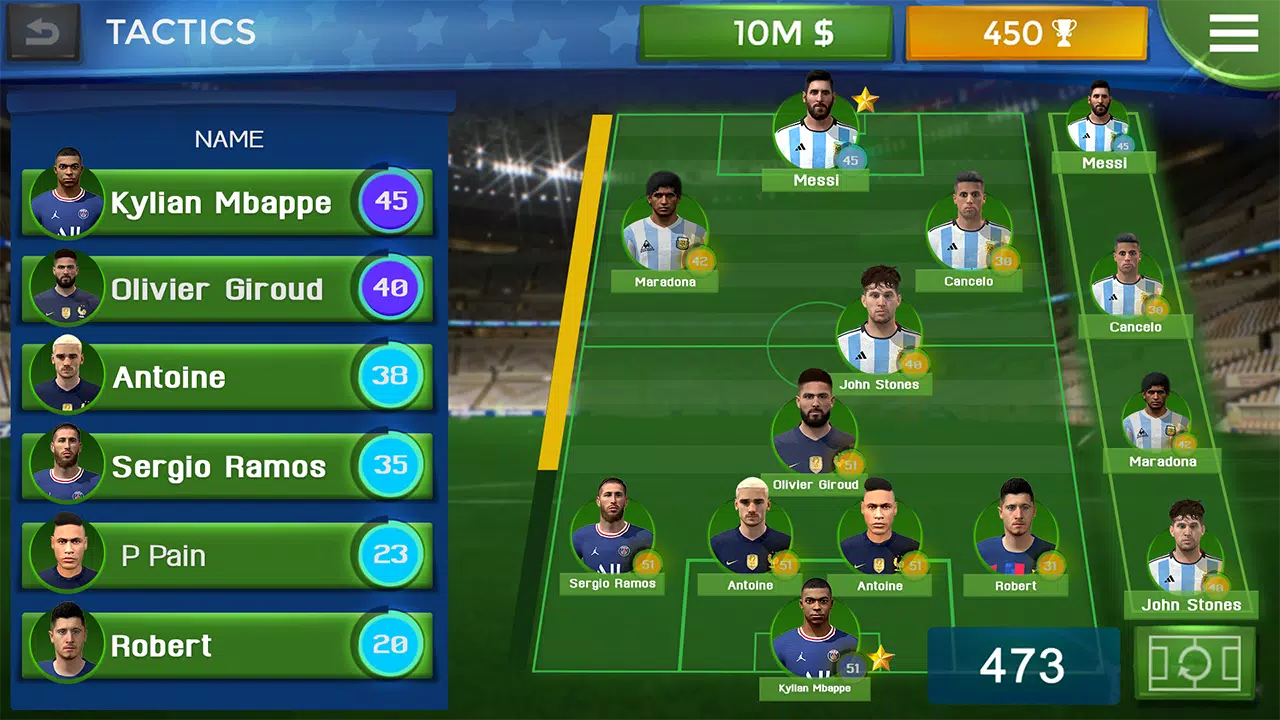Tap the rating badge 45 beside Mbappe
Screen dimensions: 1280x720
coord(390,203)
